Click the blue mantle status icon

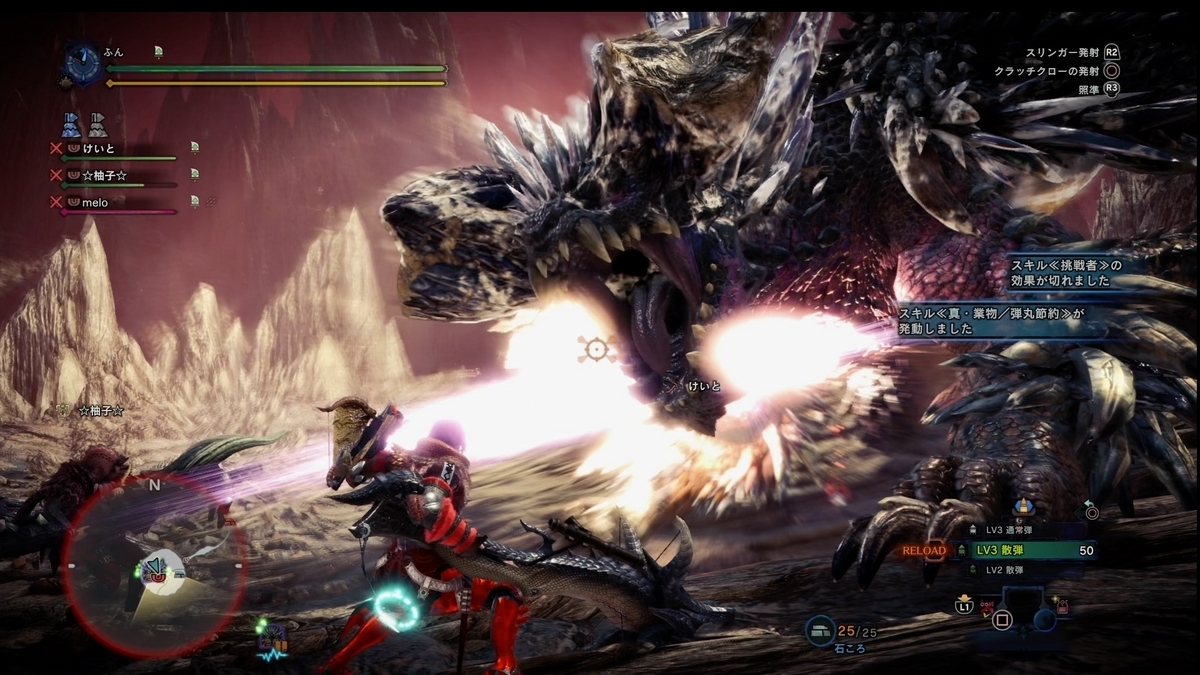[x=71, y=125]
